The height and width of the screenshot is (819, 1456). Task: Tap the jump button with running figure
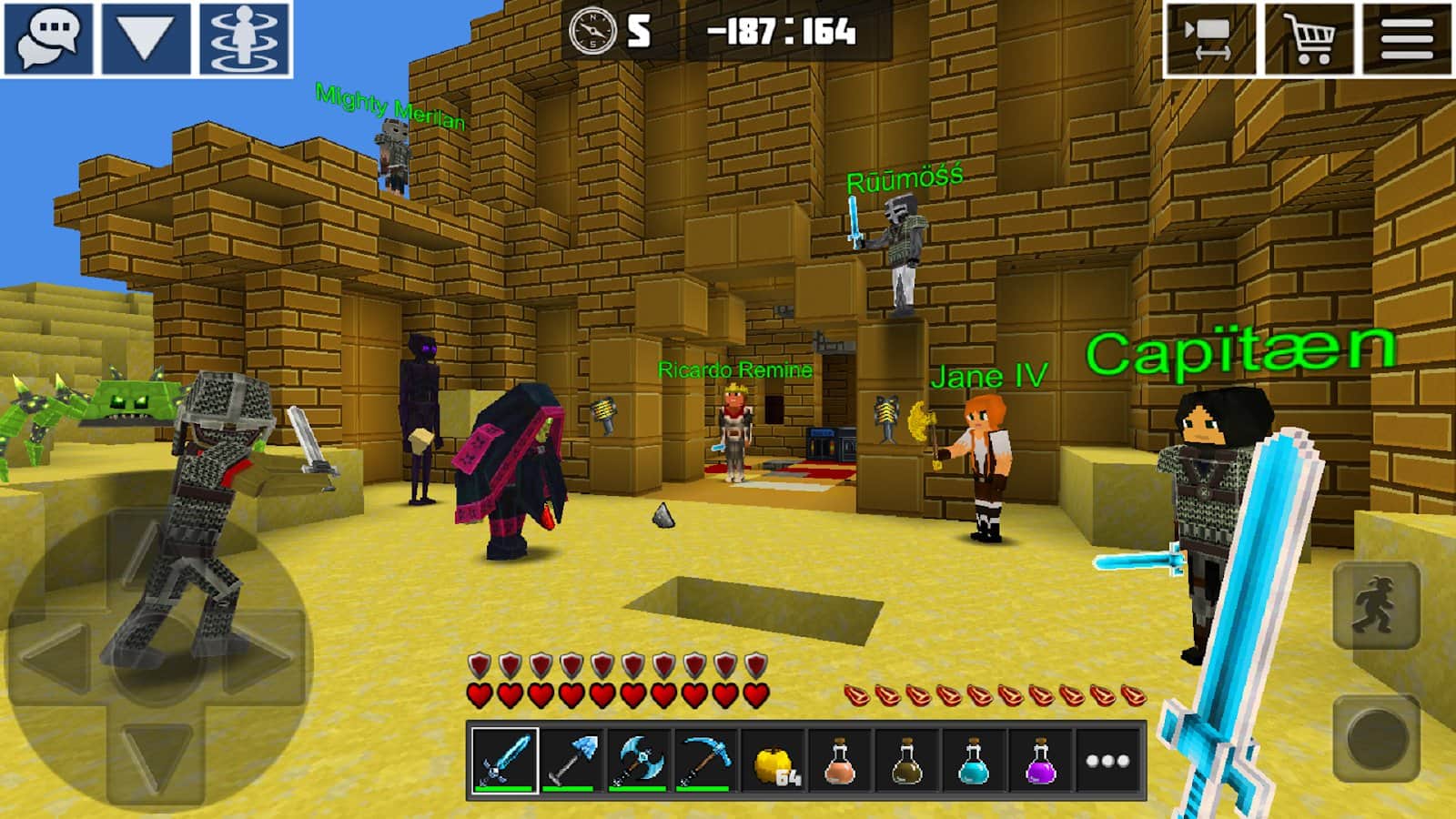coord(1376,605)
